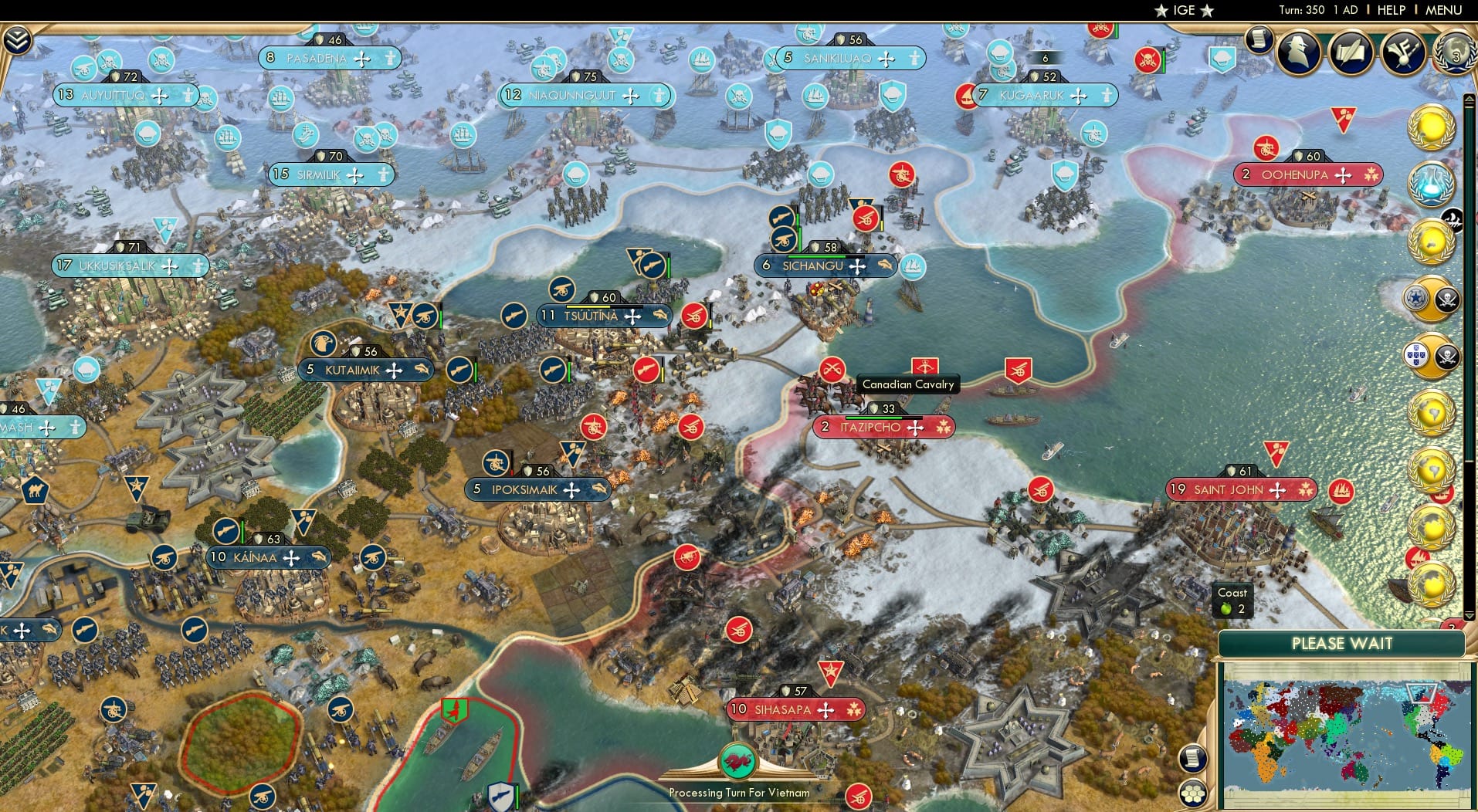Open the Espionage overview spy icon
This screenshot has width=1478, height=812.
pyautogui.click(x=1297, y=52)
